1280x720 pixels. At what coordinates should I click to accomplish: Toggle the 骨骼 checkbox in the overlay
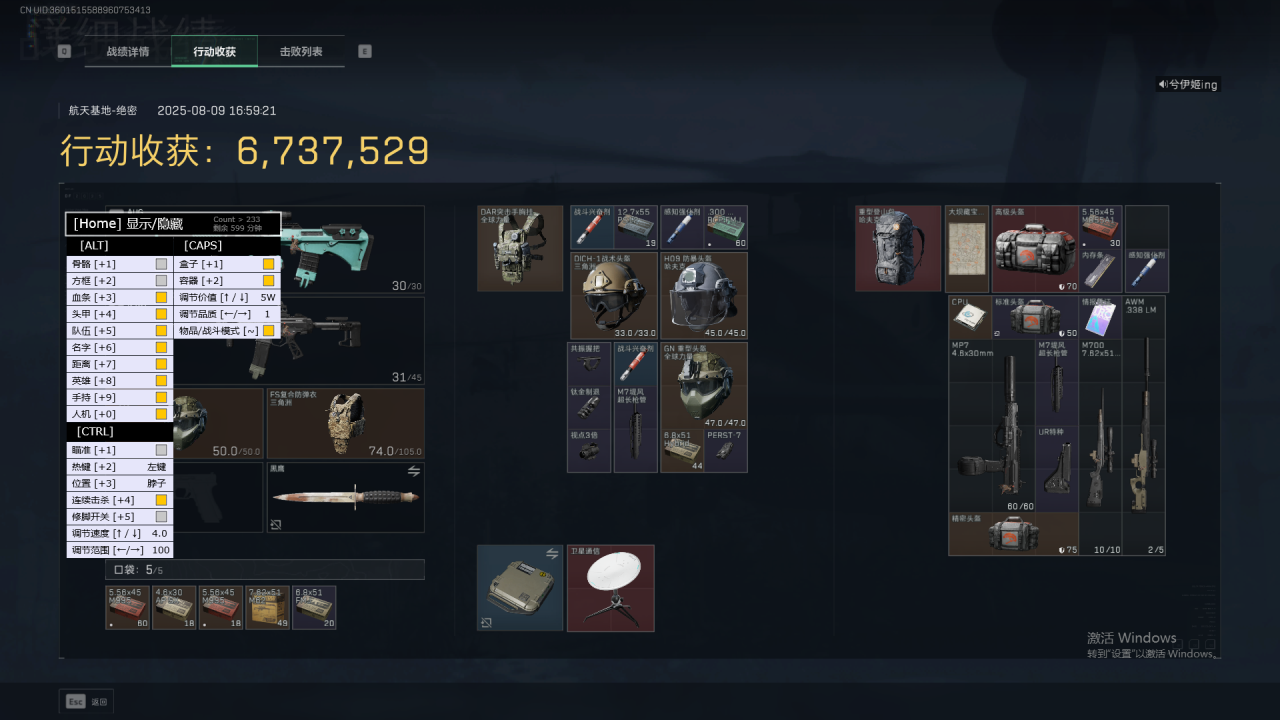[x=161, y=264]
